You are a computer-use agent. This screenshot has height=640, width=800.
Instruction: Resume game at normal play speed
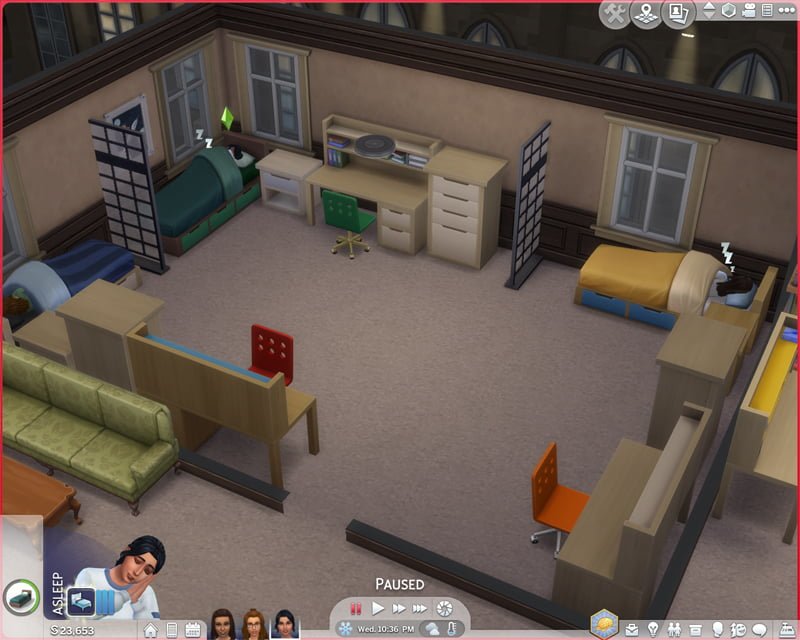tap(378, 608)
